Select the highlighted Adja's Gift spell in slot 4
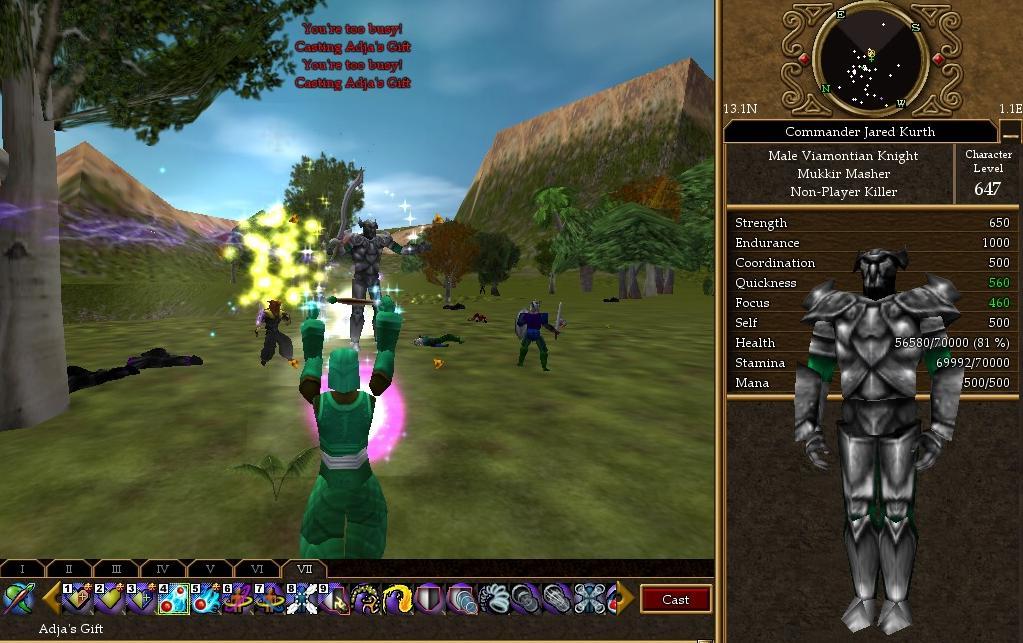 click(x=174, y=599)
